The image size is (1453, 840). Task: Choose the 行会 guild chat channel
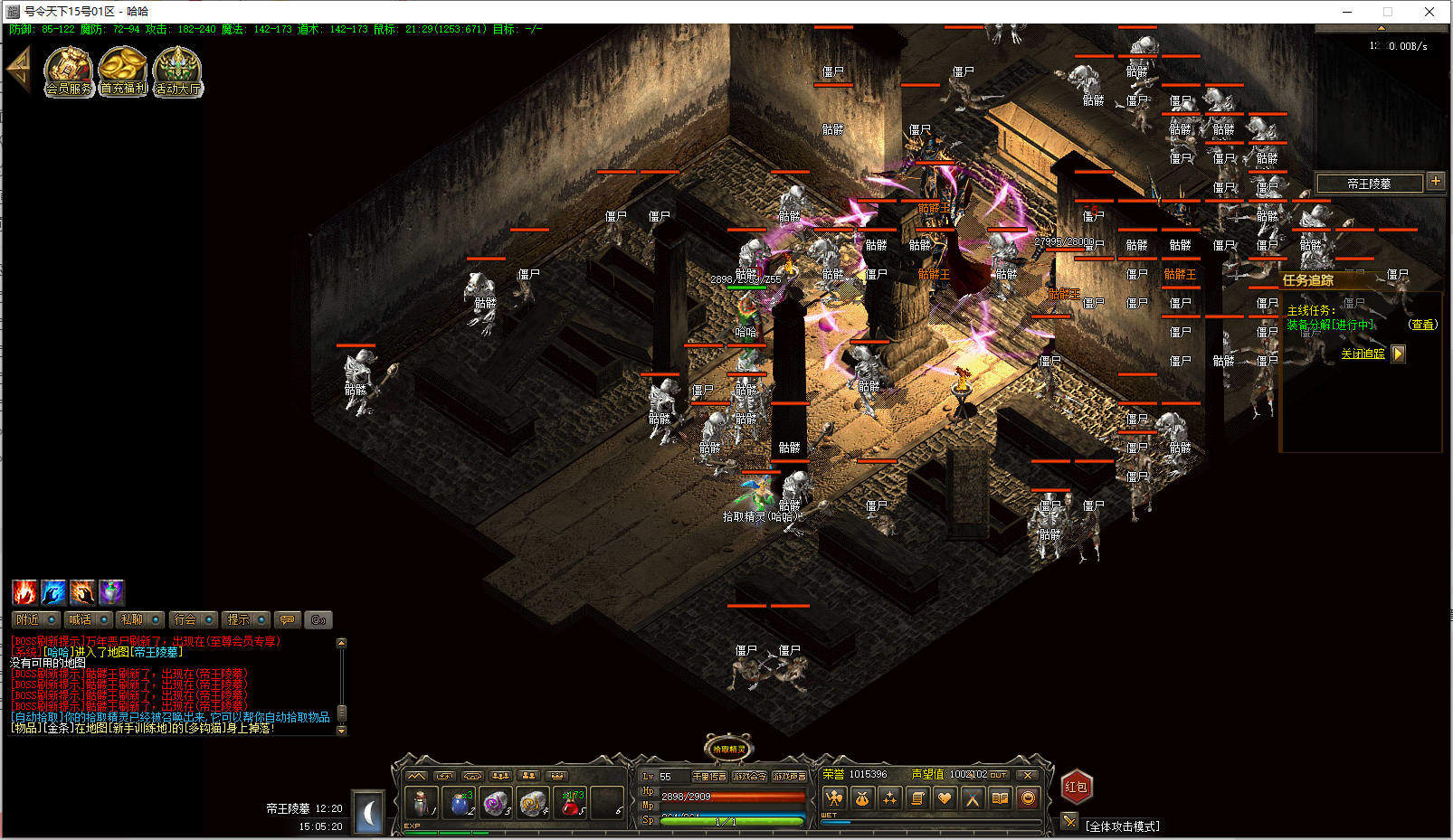pos(194,619)
